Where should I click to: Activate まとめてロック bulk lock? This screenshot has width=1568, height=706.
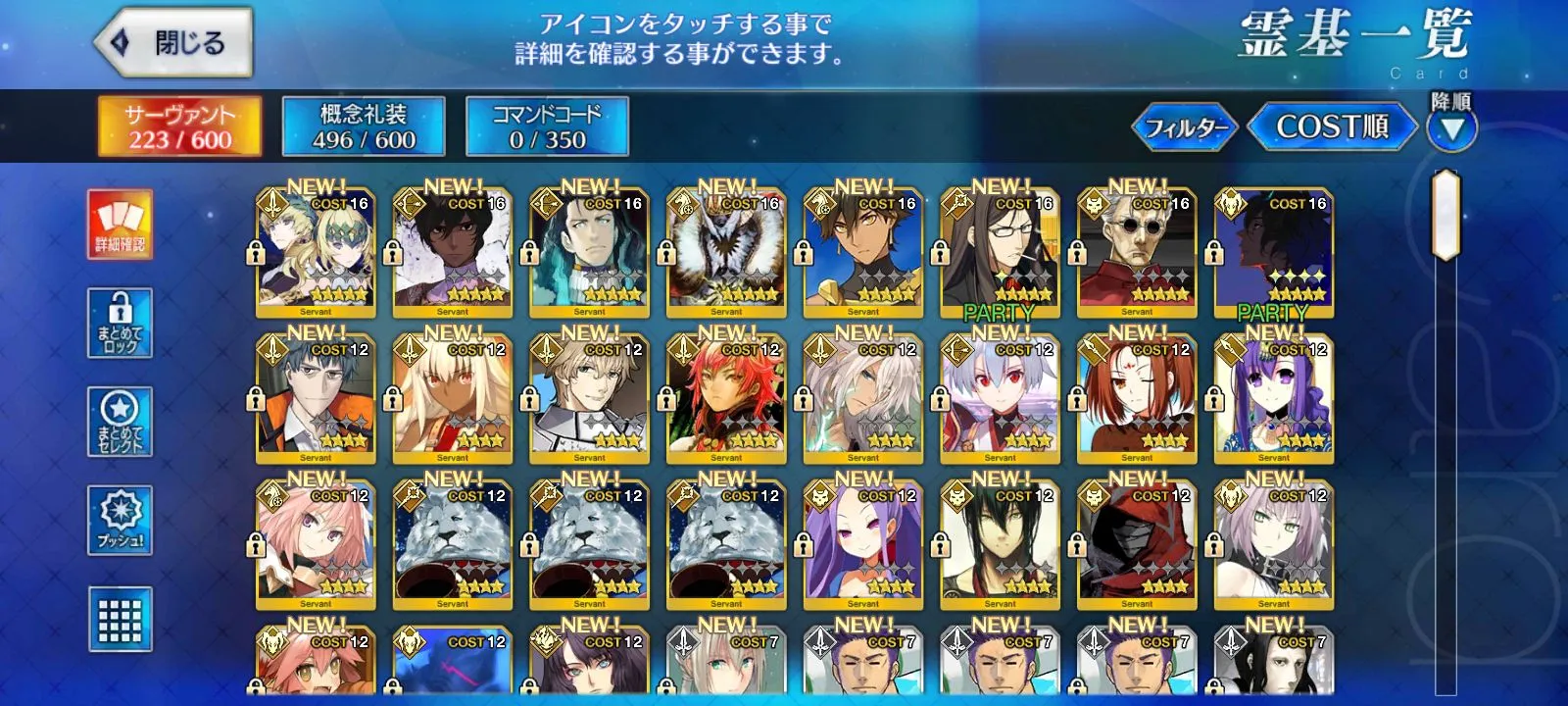tap(120, 324)
